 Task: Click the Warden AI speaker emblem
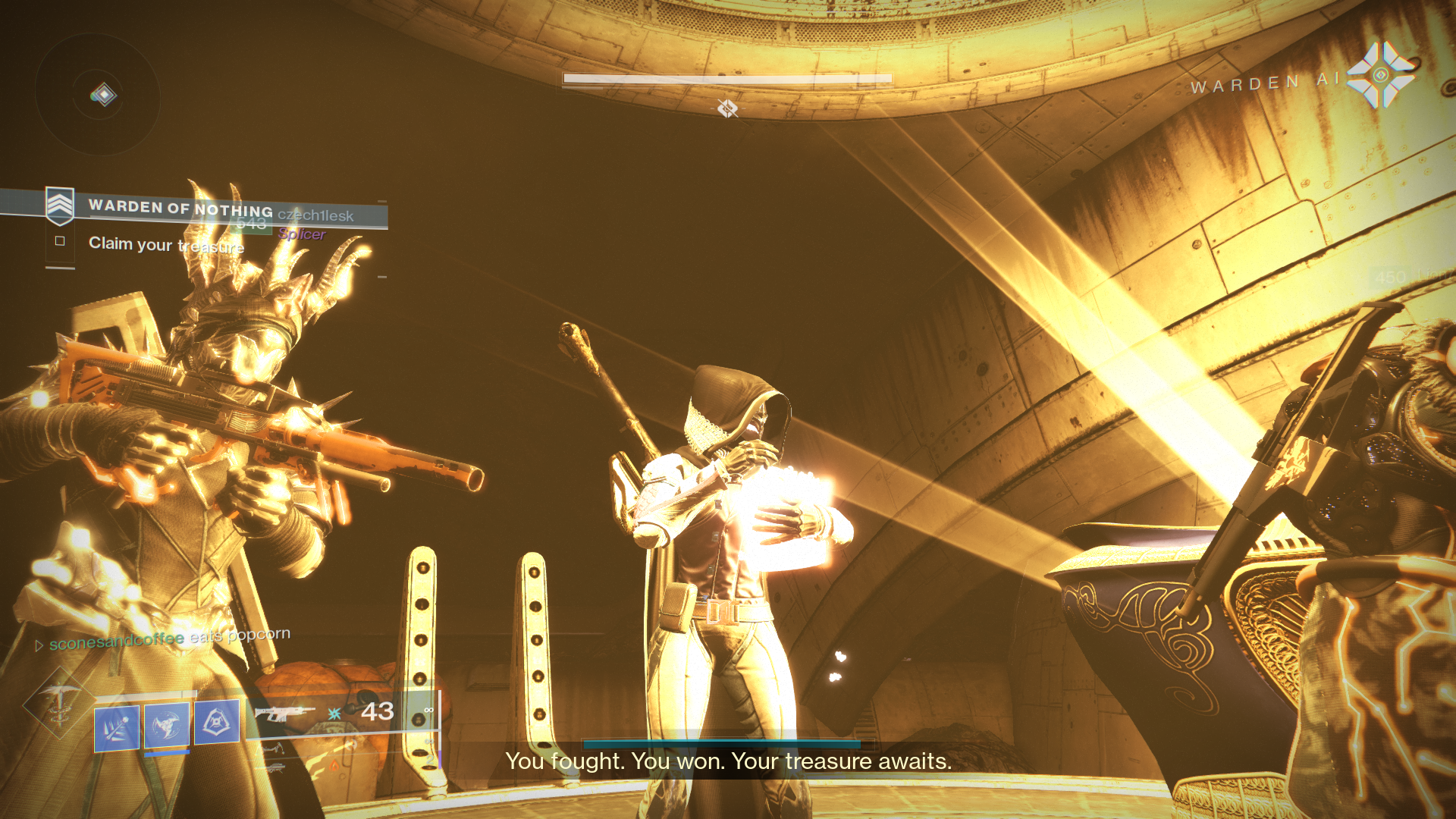pos(1380,75)
